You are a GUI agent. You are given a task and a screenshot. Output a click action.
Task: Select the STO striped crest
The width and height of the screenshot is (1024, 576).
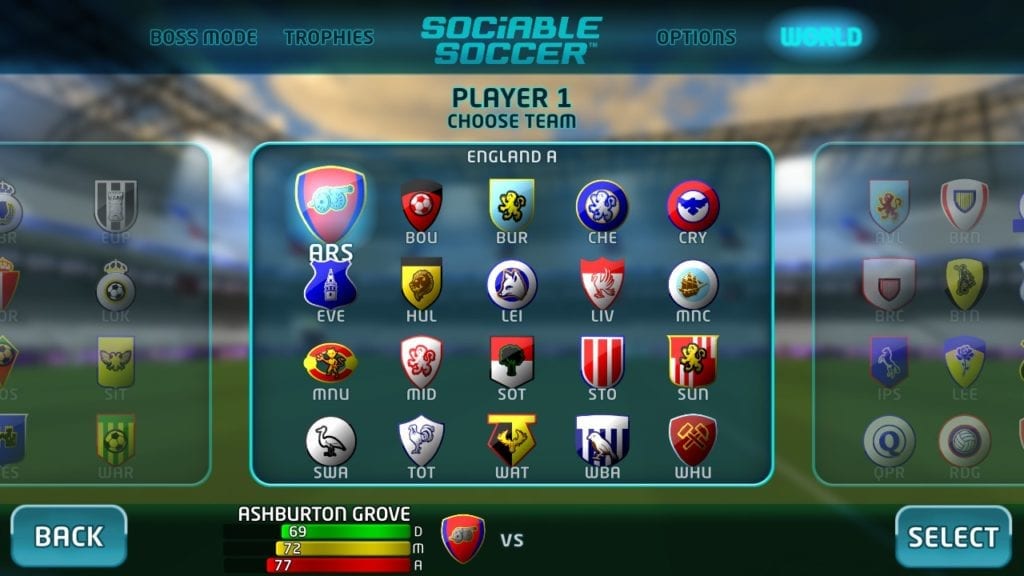pyautogui.click(x=602, y=362)
